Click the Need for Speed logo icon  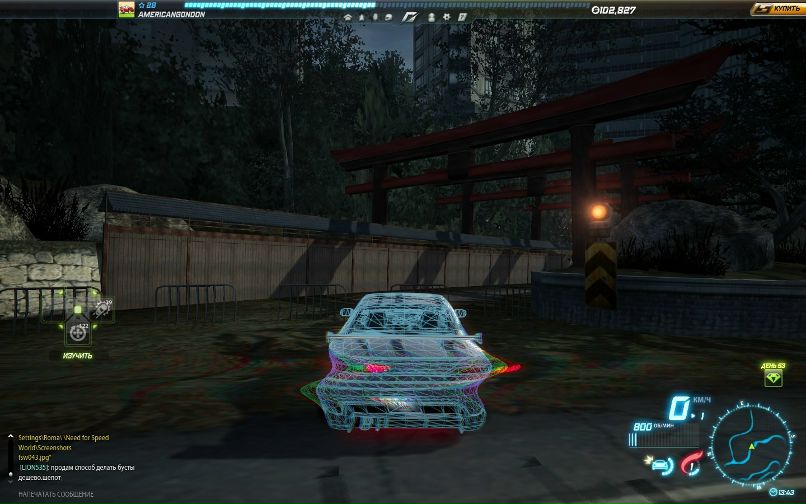coord(408,17)
